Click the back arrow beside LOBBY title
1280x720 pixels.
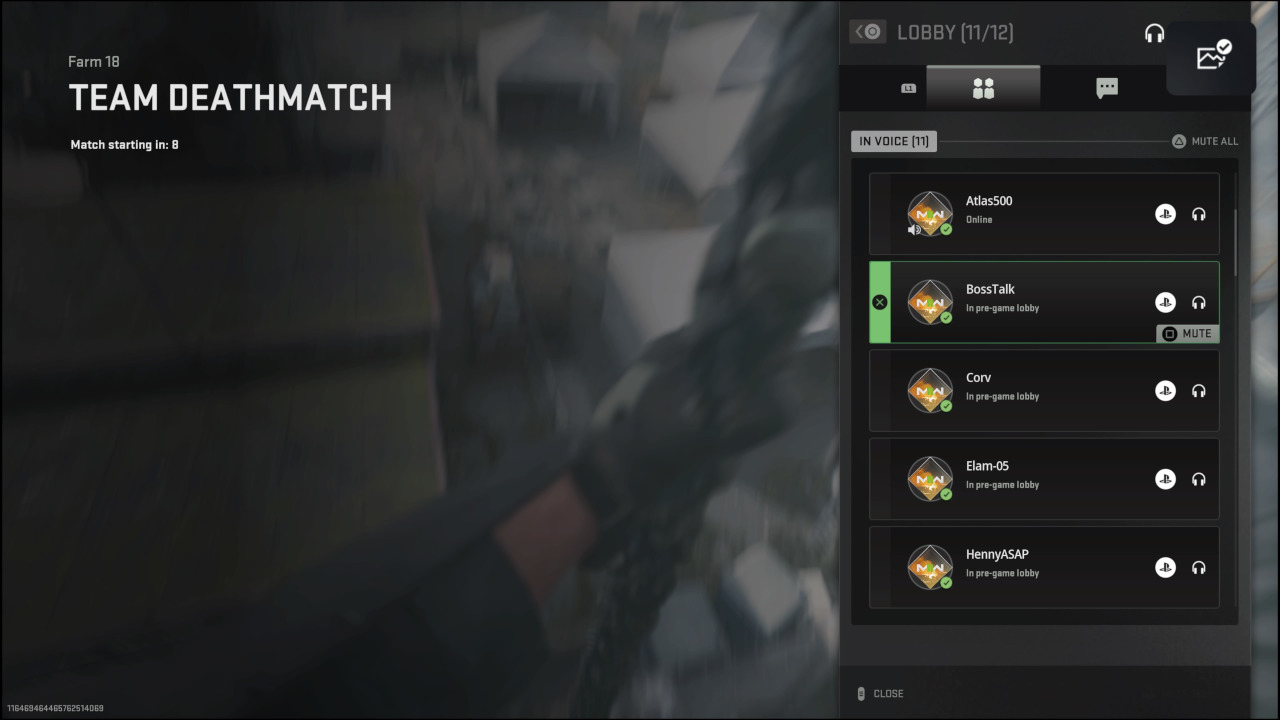867,31
